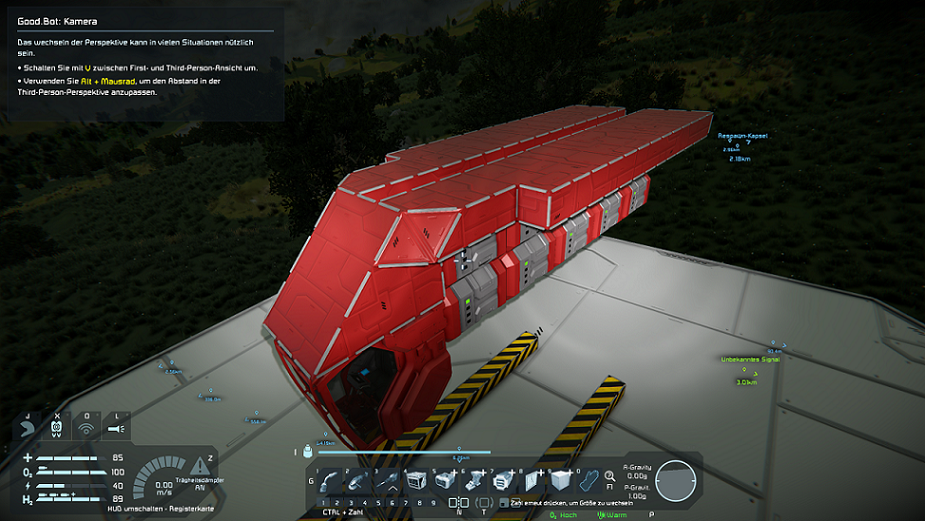Switch to toolbar page 5
The height and width of the screenshot is (521, 925).
(378, 502)
